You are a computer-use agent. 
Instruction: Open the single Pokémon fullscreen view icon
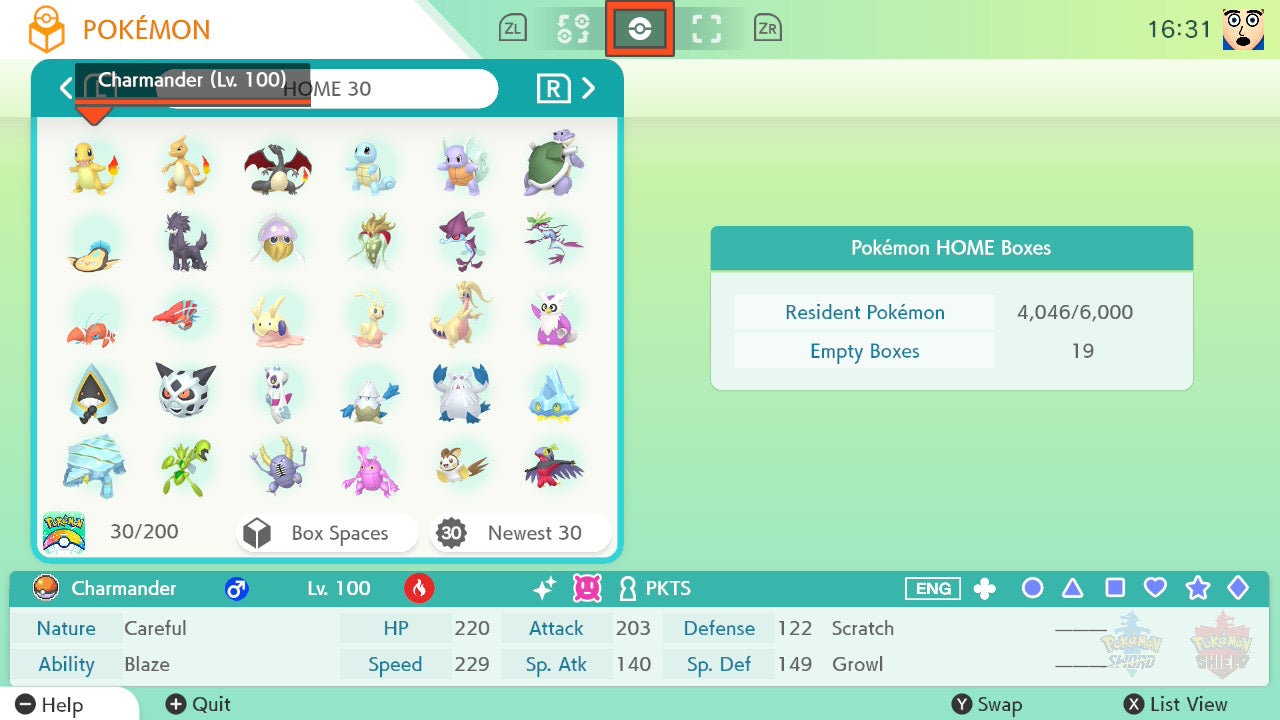click(707, 27)
